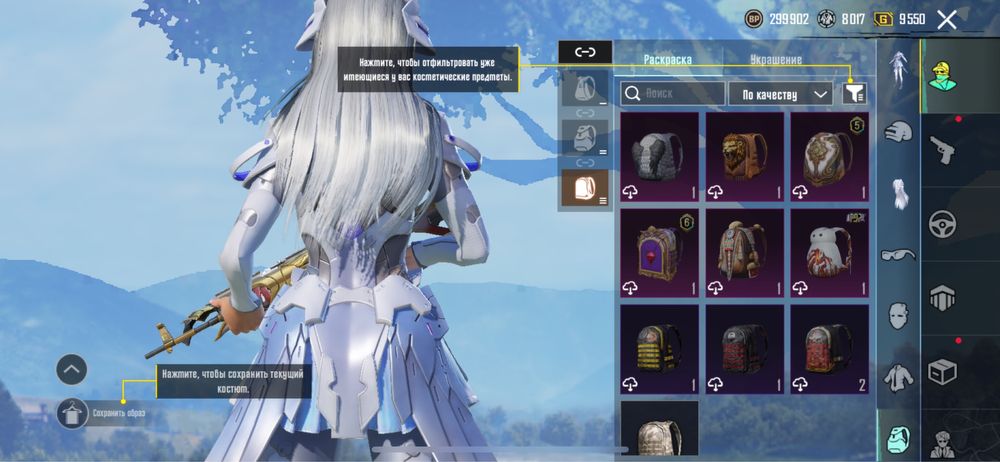Open the crate box category
This screenshot has width=1000, height=462.
click(x=942, y=372)
